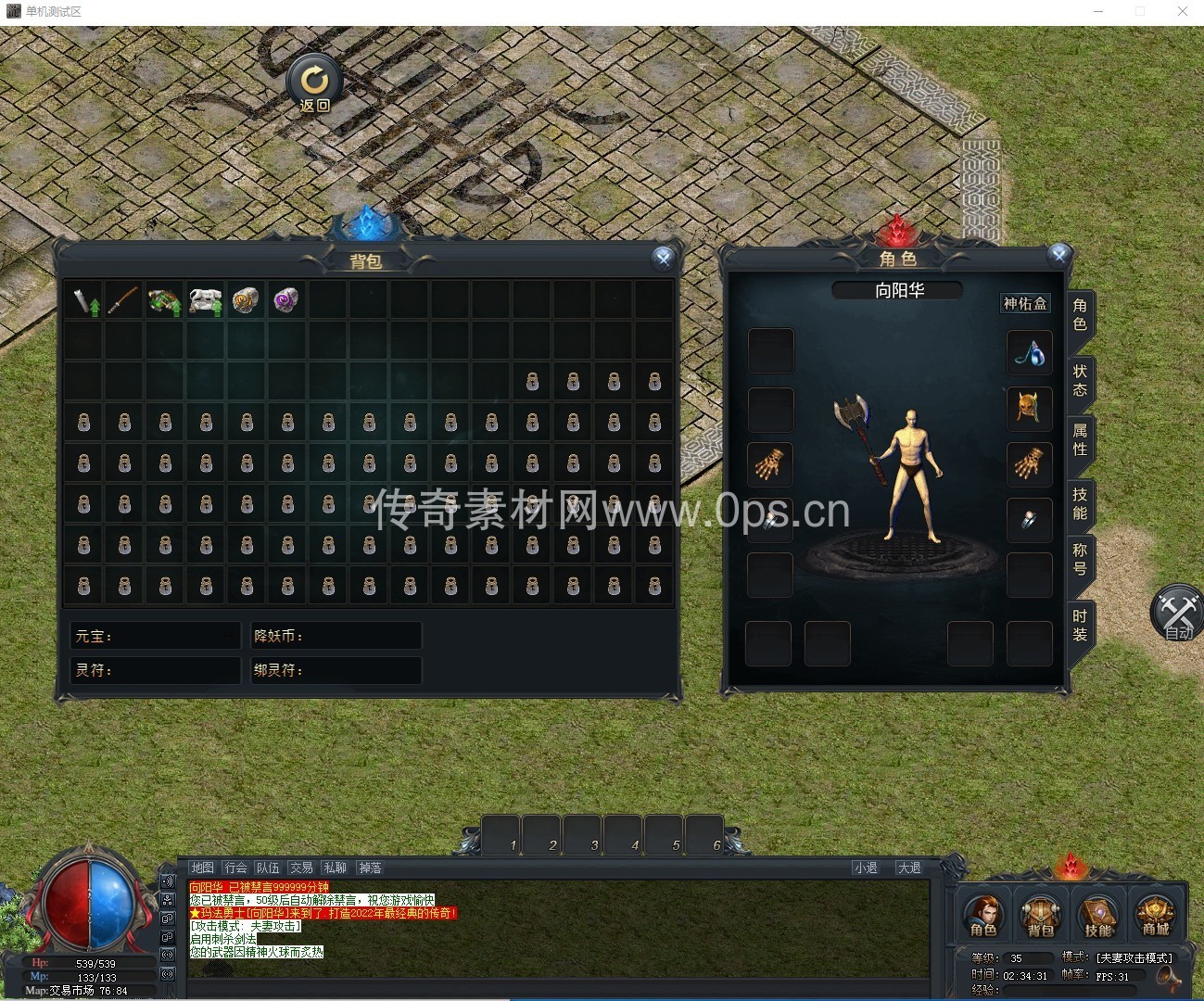Screen dimensions: 1204x1001
Task: Switch chat to the 行会 guild channel
Action: click(236, 868)
